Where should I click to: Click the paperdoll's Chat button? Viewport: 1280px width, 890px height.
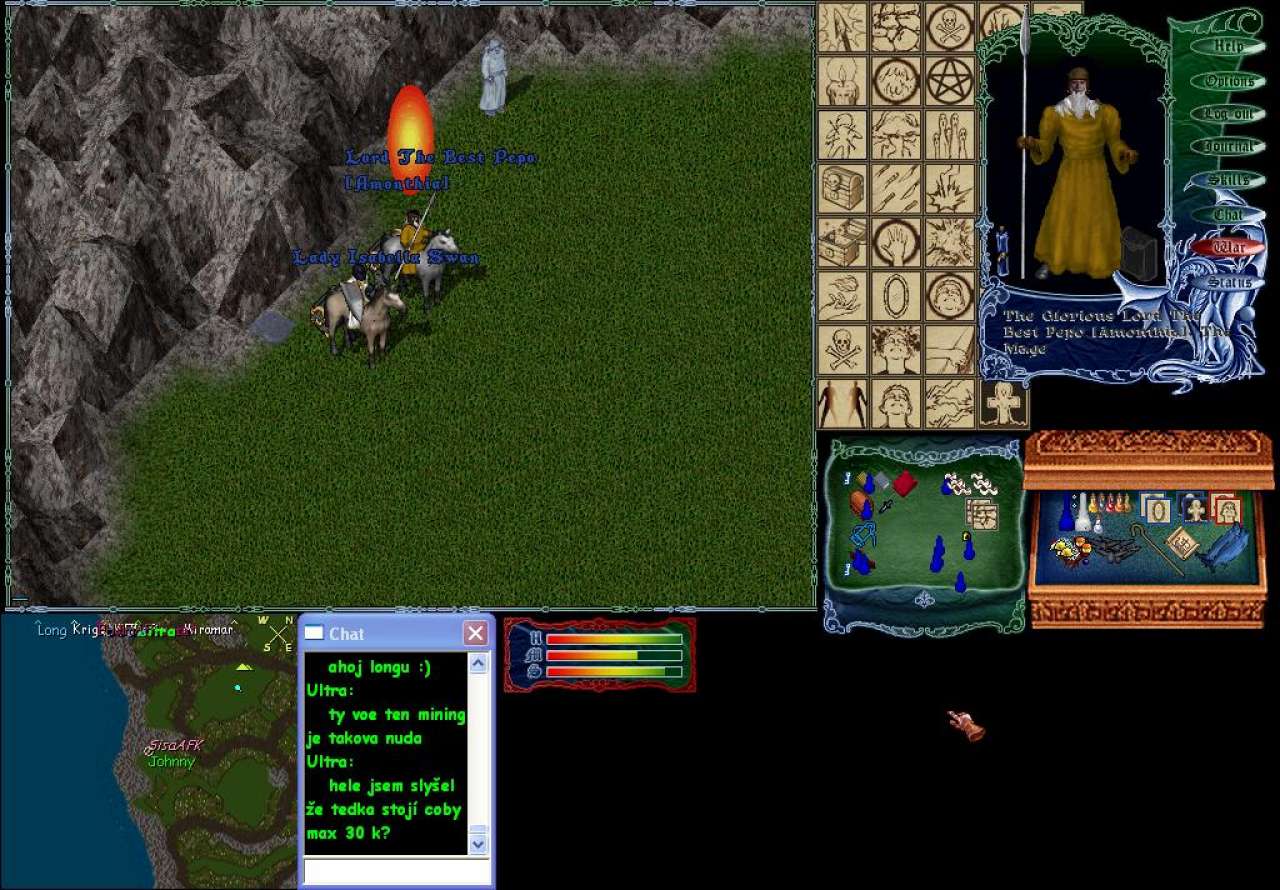(x=1228, y=214)
